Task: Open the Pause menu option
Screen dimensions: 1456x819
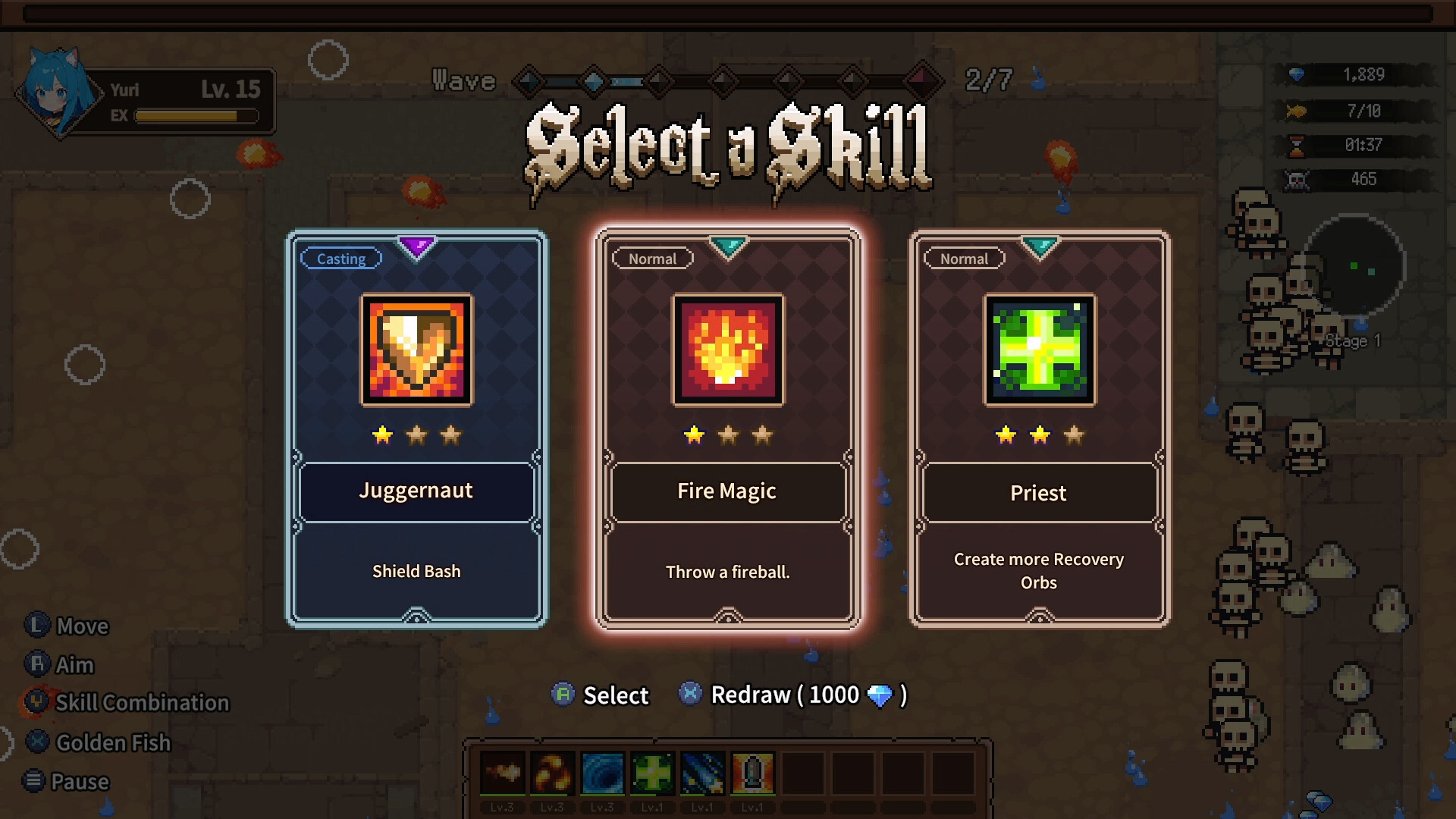Action: (x=80, y=782)
